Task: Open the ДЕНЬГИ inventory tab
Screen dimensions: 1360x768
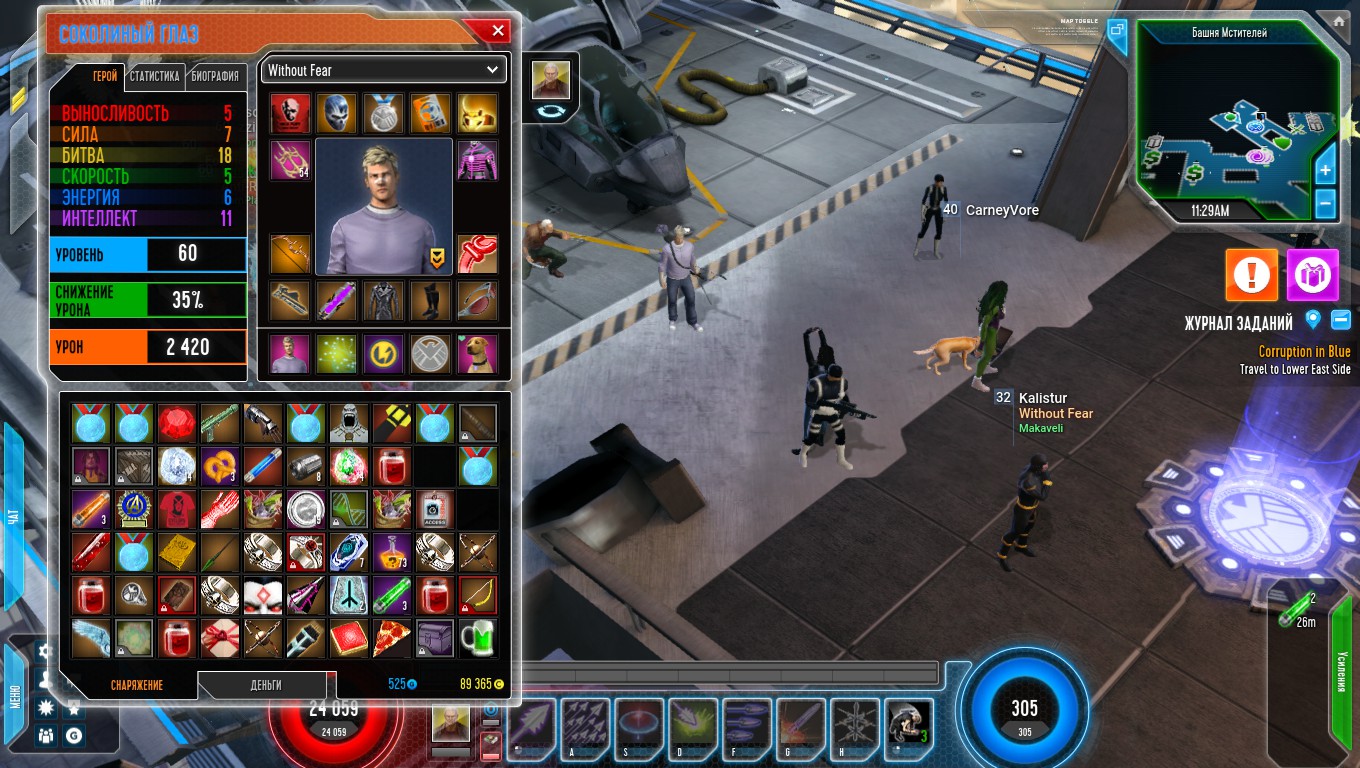Action: pyautogui.click(x=263, y=686)
